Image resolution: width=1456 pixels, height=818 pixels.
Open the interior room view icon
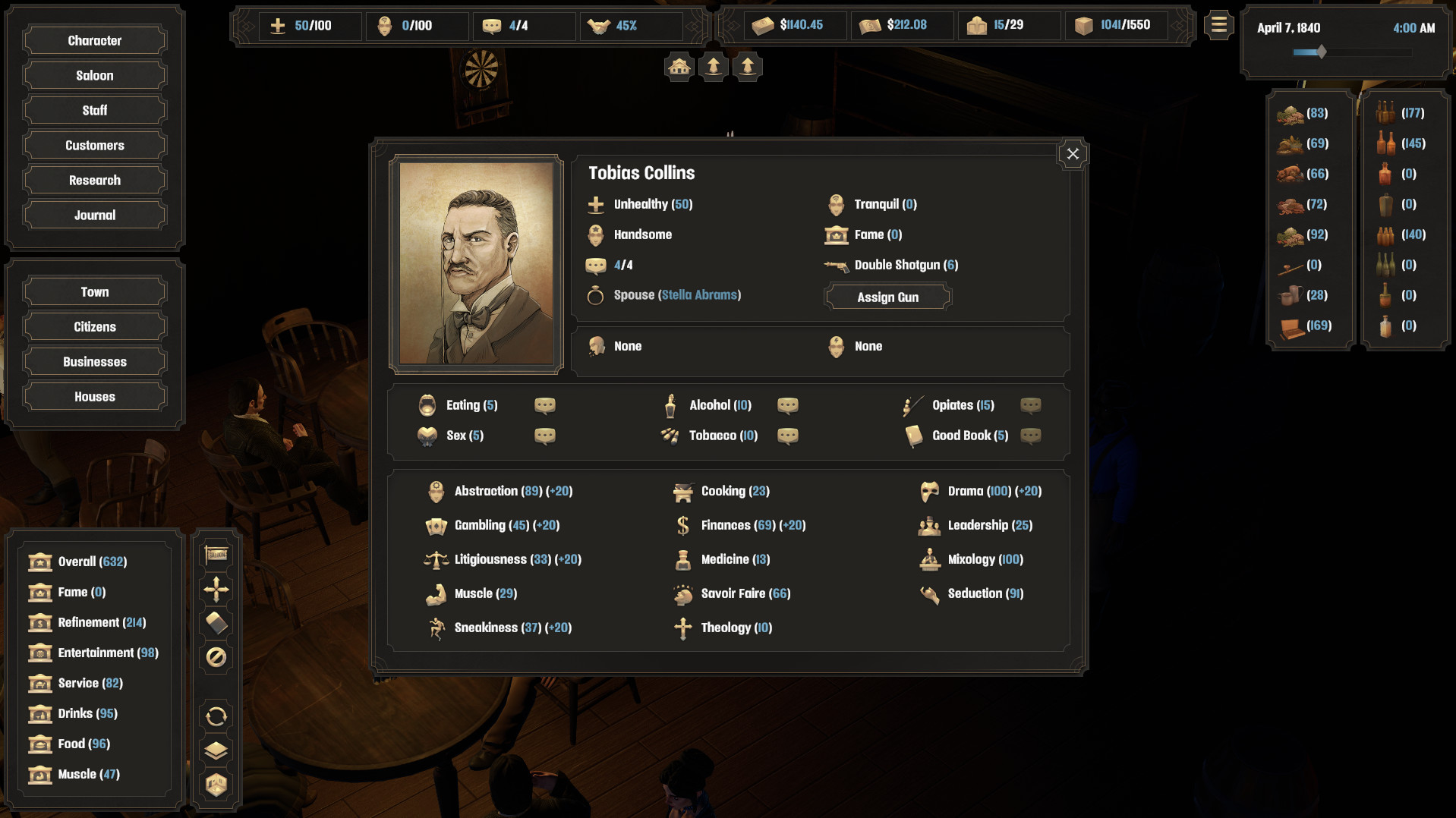(x=216, y=785)
